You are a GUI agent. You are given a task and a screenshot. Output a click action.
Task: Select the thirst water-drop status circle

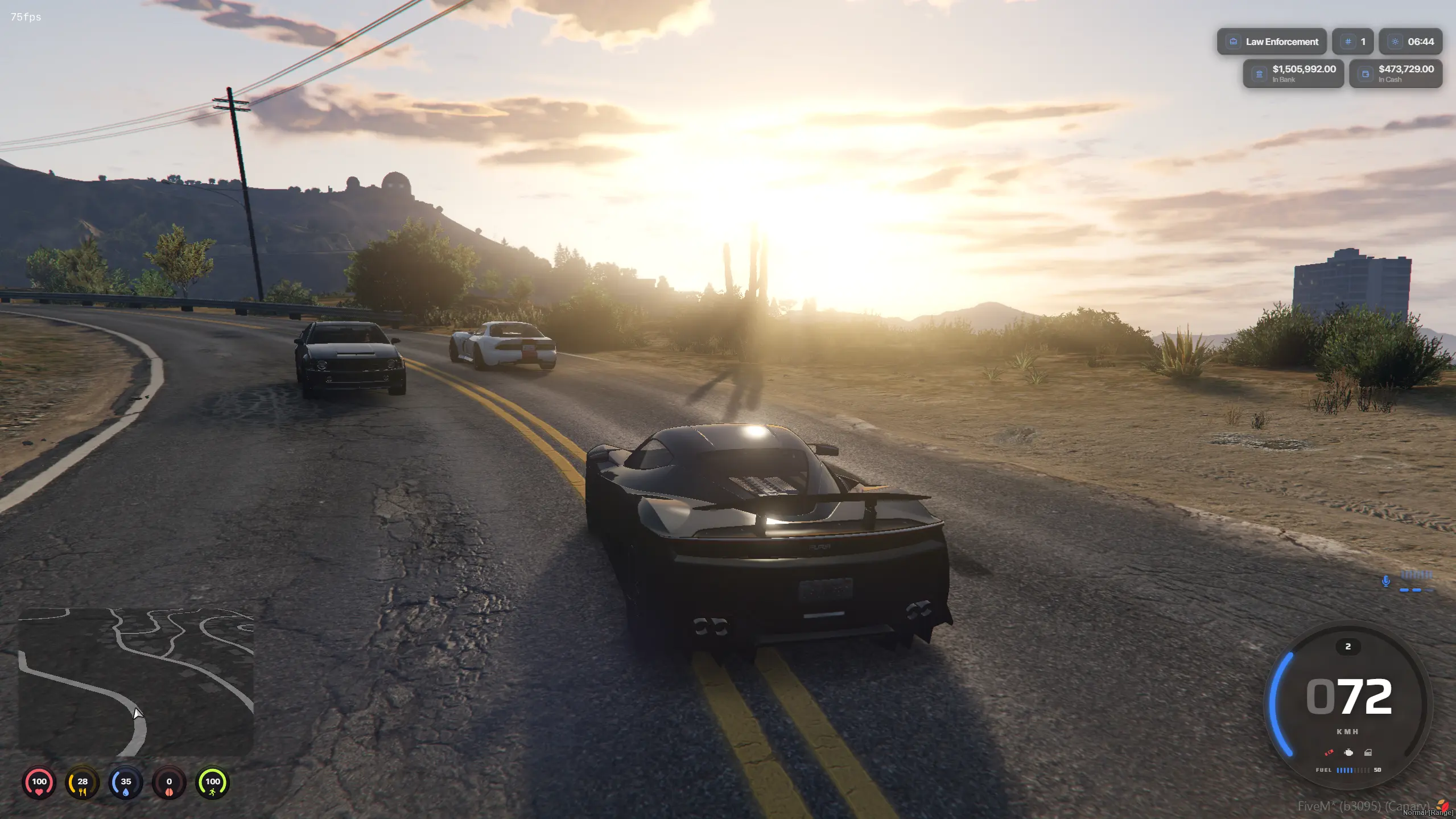(x=126, y=783)
